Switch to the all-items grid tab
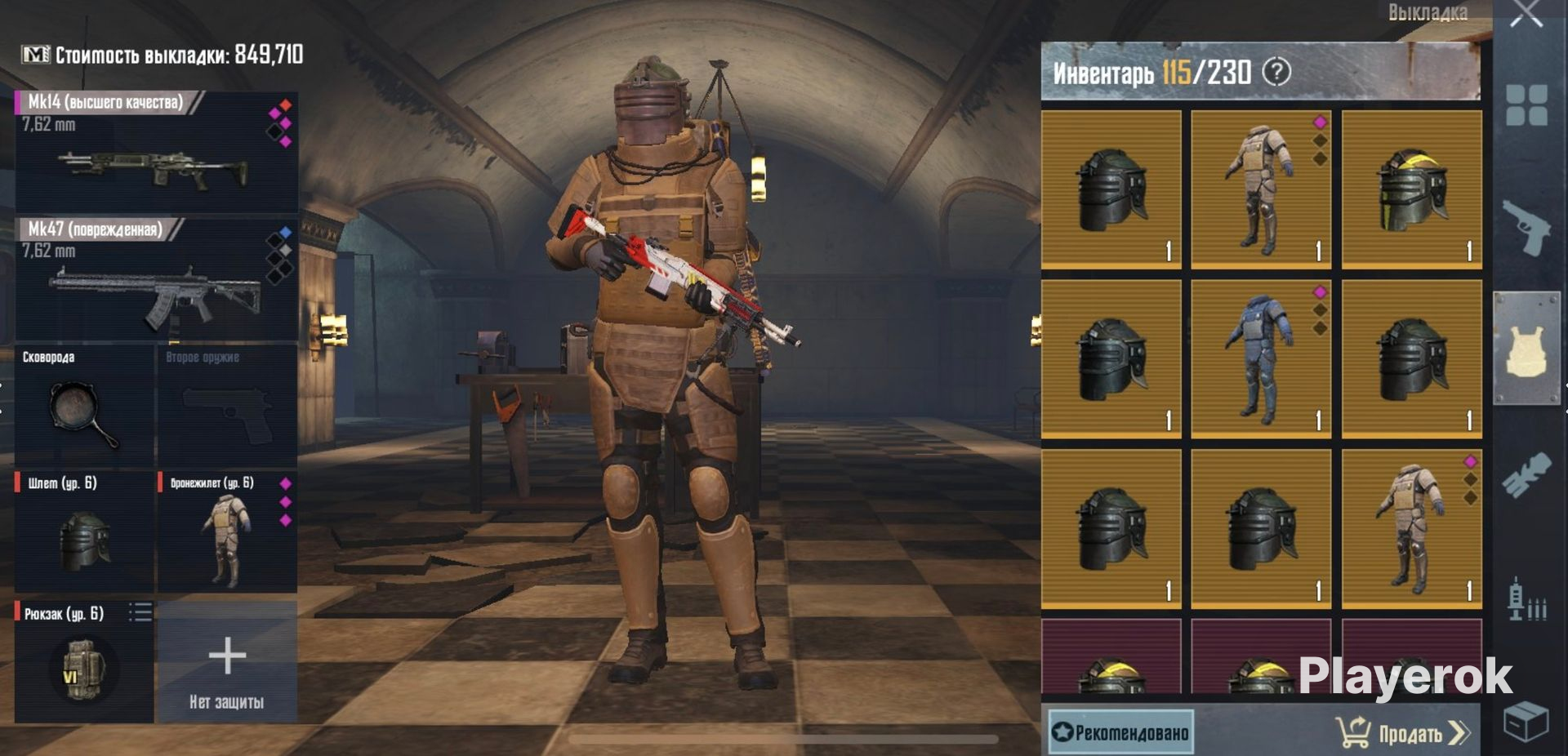 pos(1526,105)
